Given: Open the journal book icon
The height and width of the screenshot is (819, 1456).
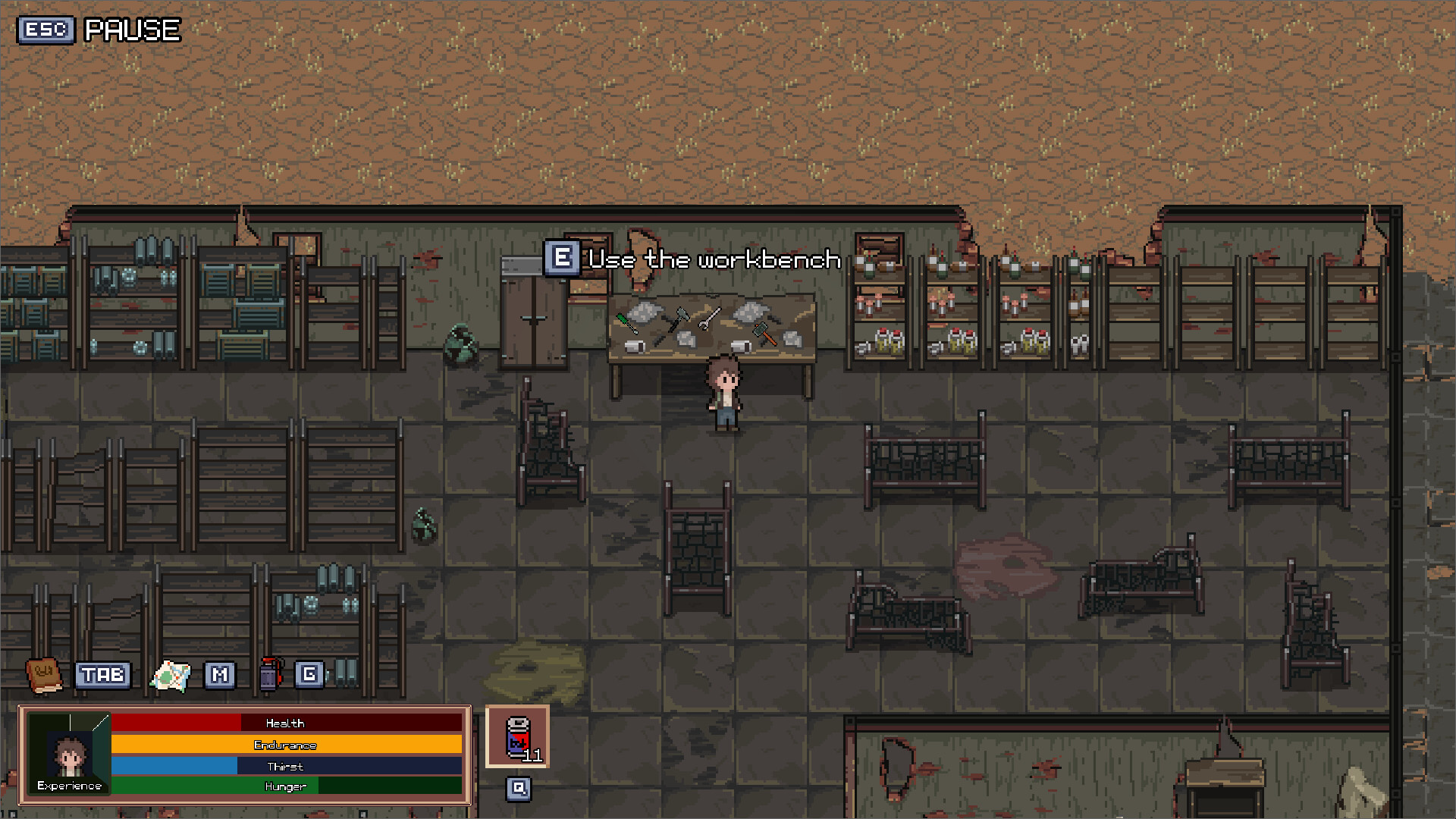Looking at the screenshot, I should (43, 675).
